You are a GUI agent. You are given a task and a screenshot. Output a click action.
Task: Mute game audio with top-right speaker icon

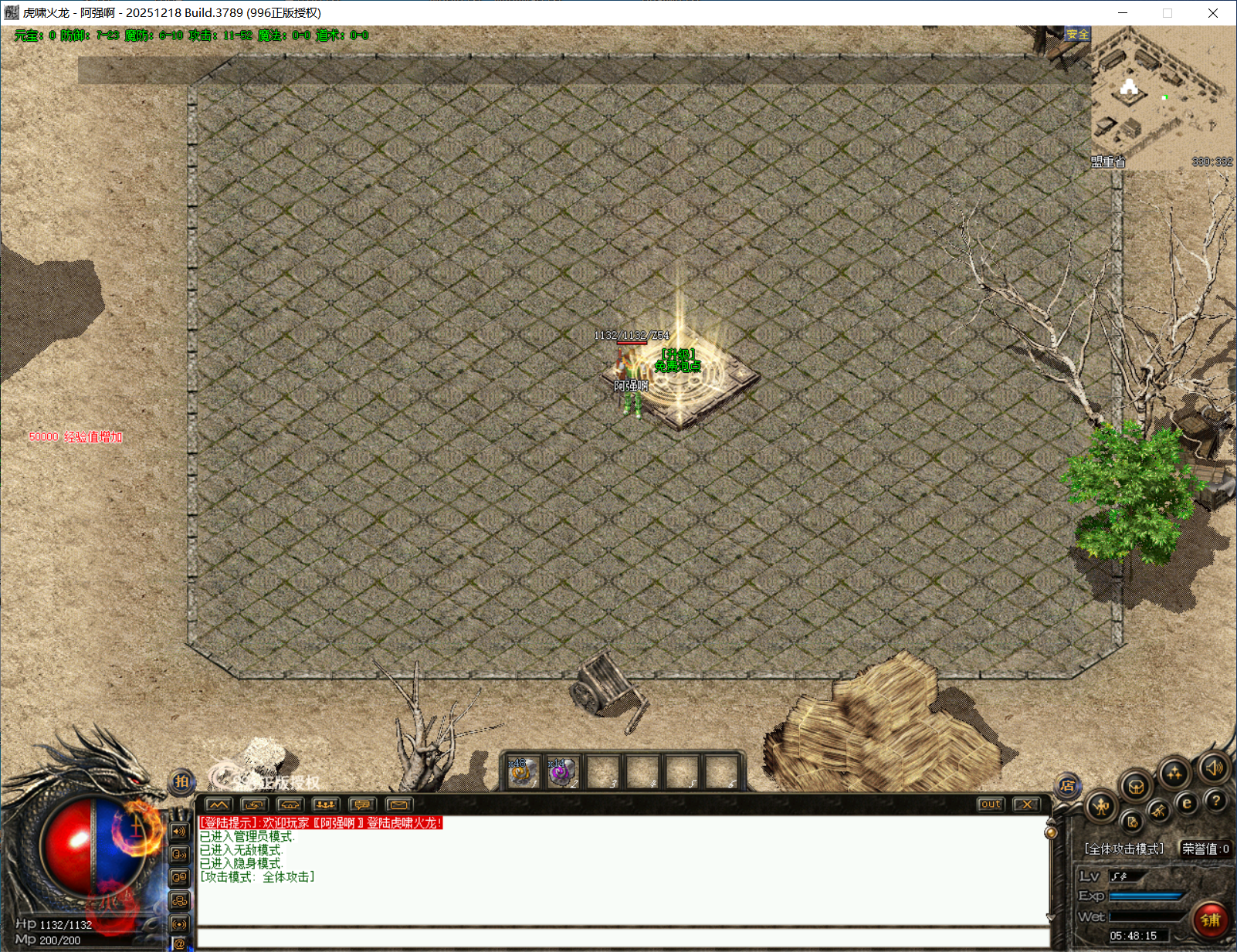[x=1214, y=769]
